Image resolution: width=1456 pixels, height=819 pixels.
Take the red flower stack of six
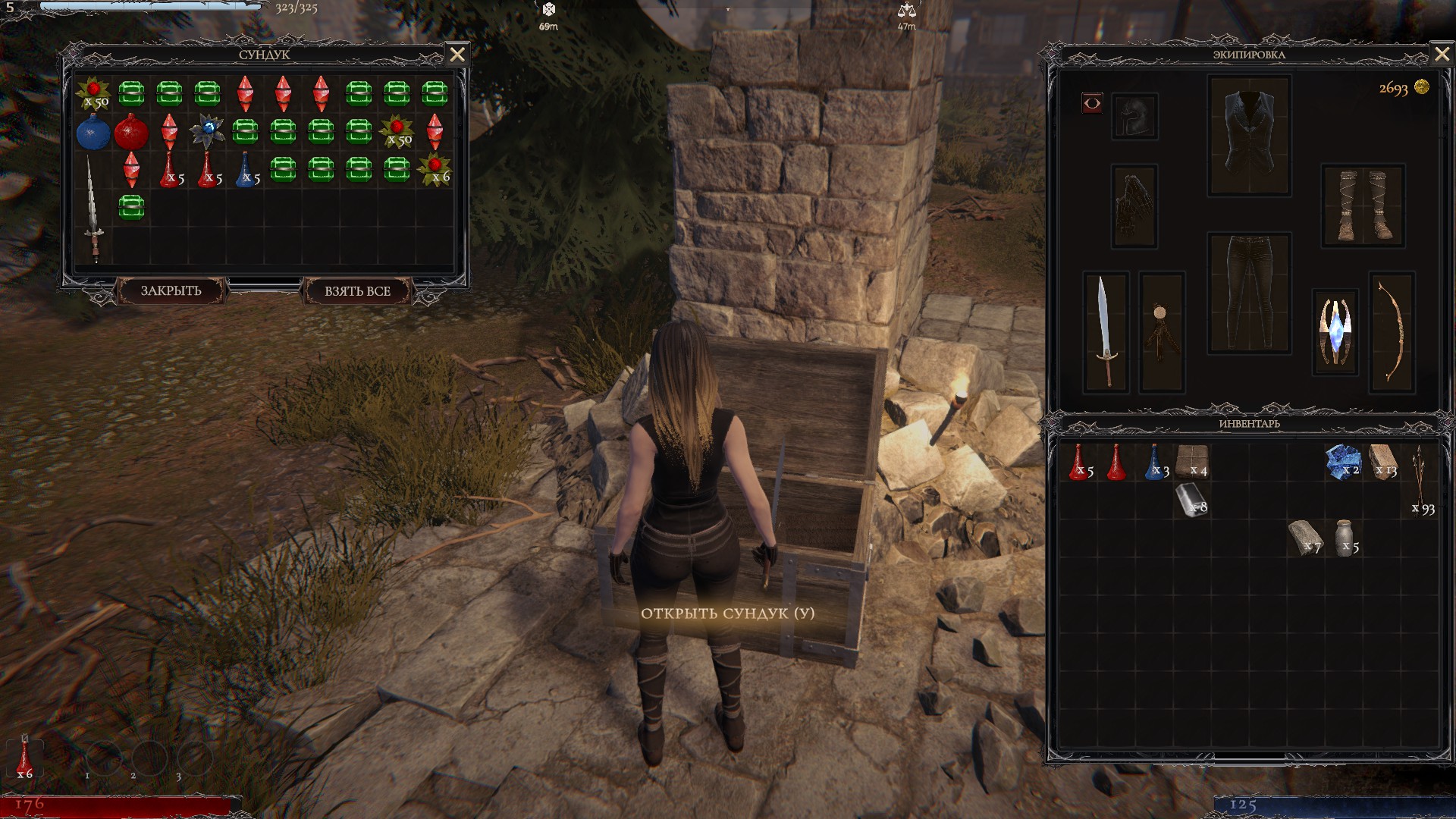(435, 169)
